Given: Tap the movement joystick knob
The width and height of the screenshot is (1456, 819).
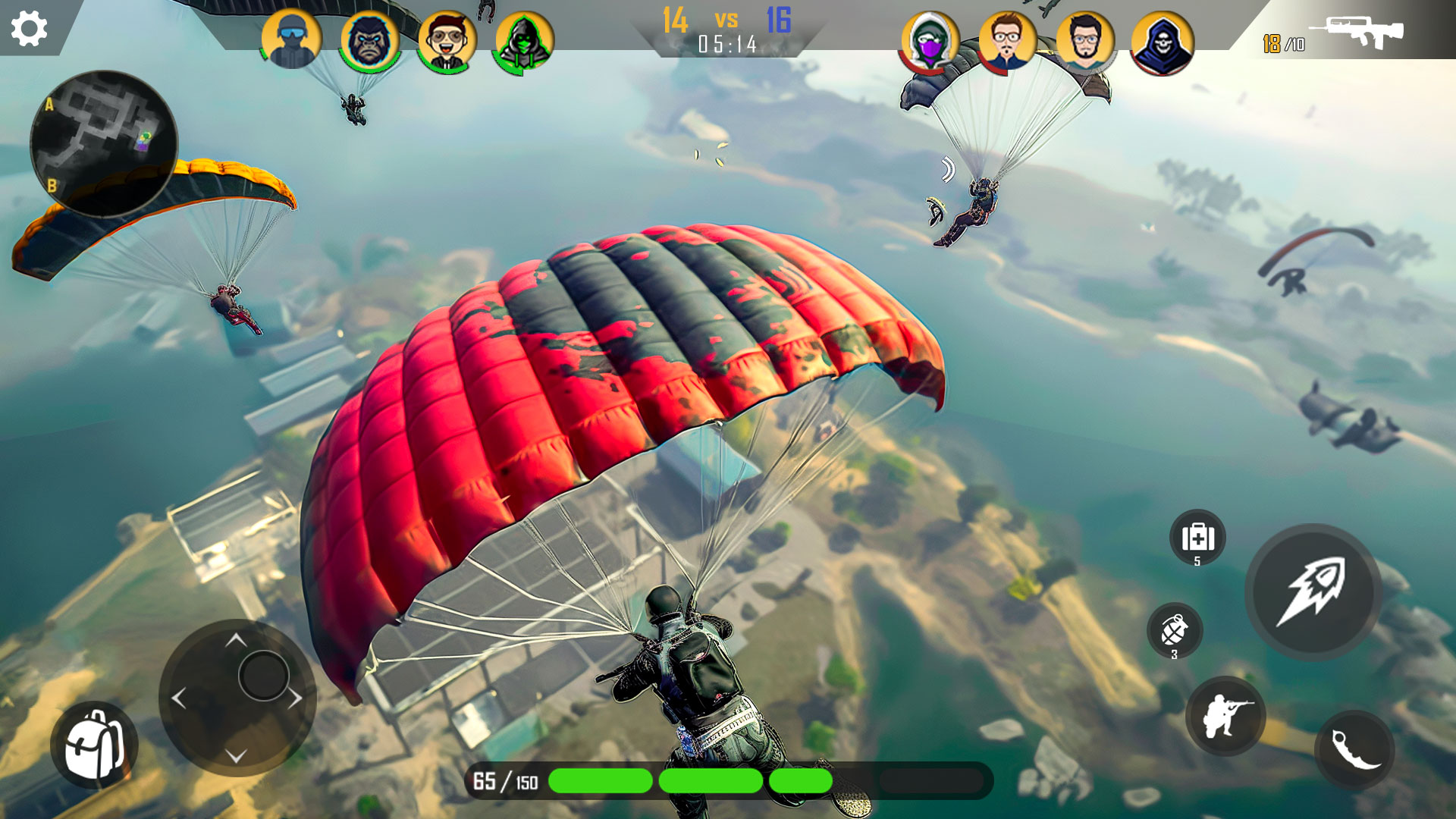Looking at the screenshot, I should coord(263,676).
